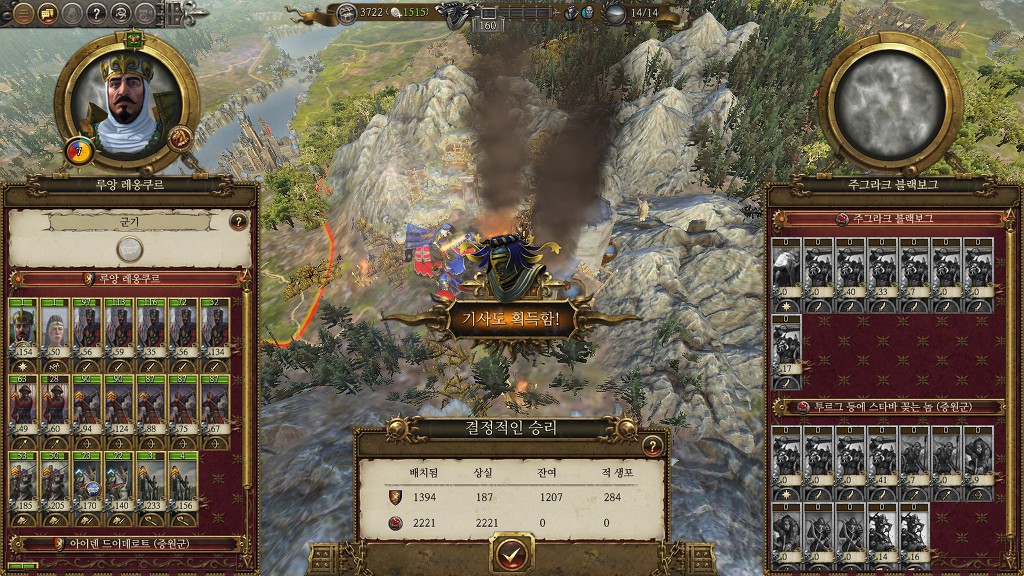This screenshot has height=576, width=1024.
Task: Click the enemy lord's grey portrait medallion
Action: [889, 104]
